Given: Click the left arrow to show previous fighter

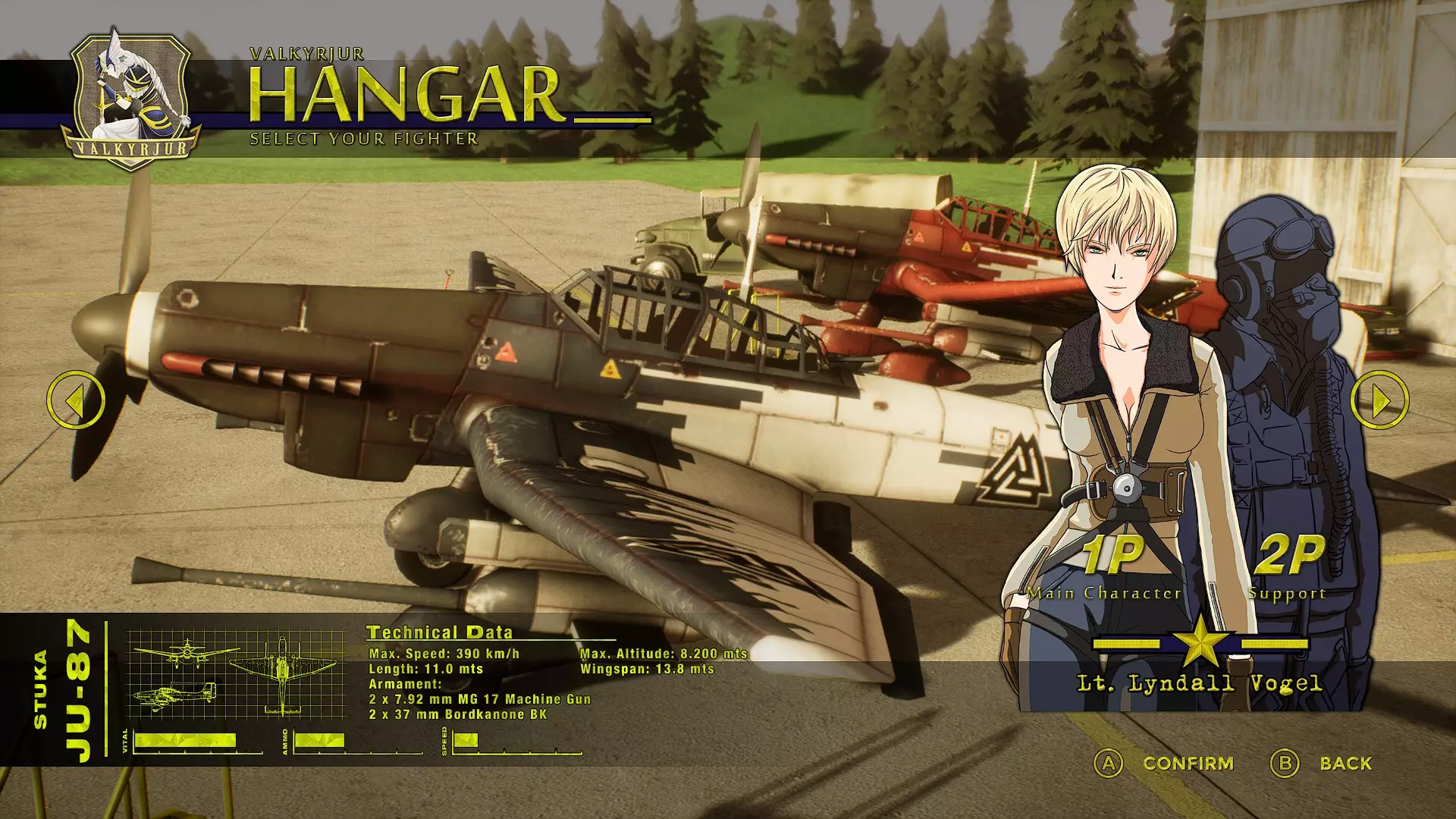Looking at the screenshot, I should pos(75,400).
